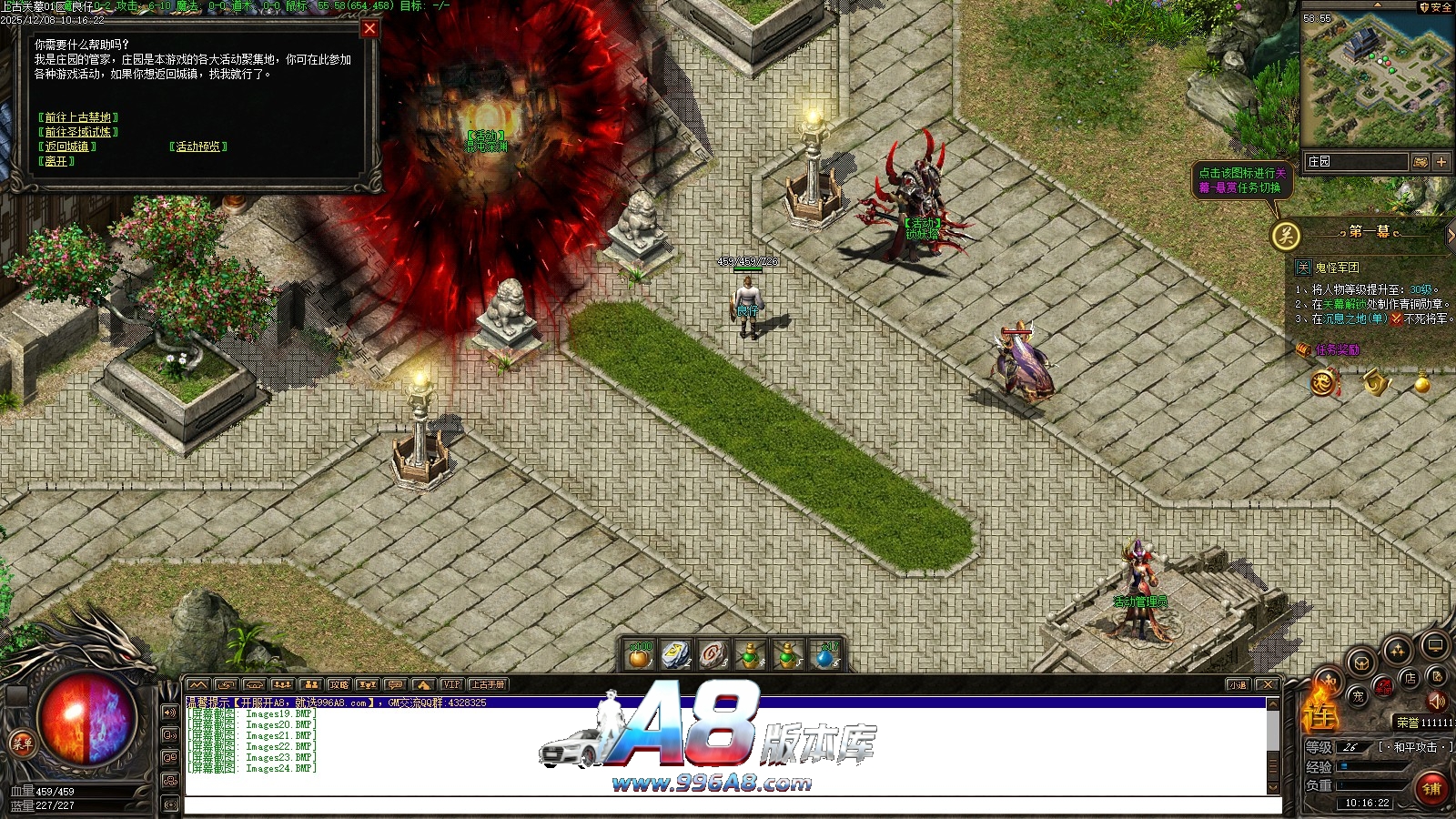
Task: Open 任务奖励 quest rewards
Action: (1336, 349)
